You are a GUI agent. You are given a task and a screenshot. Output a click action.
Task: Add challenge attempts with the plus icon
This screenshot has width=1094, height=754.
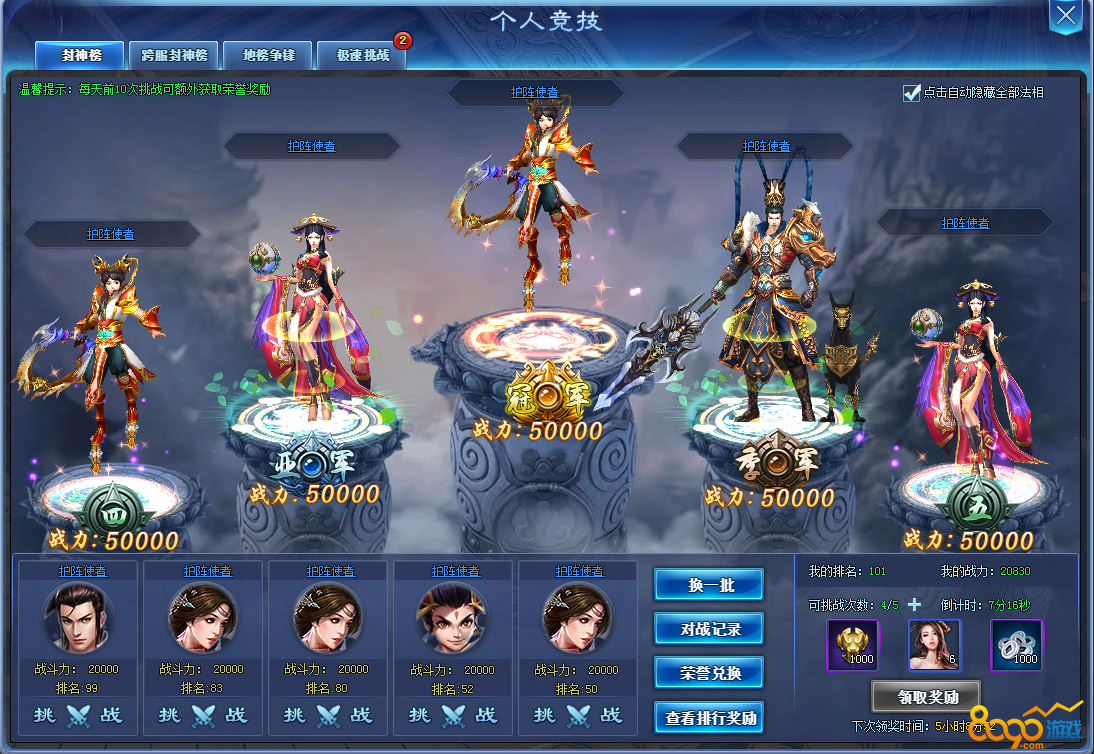[914, 605]
